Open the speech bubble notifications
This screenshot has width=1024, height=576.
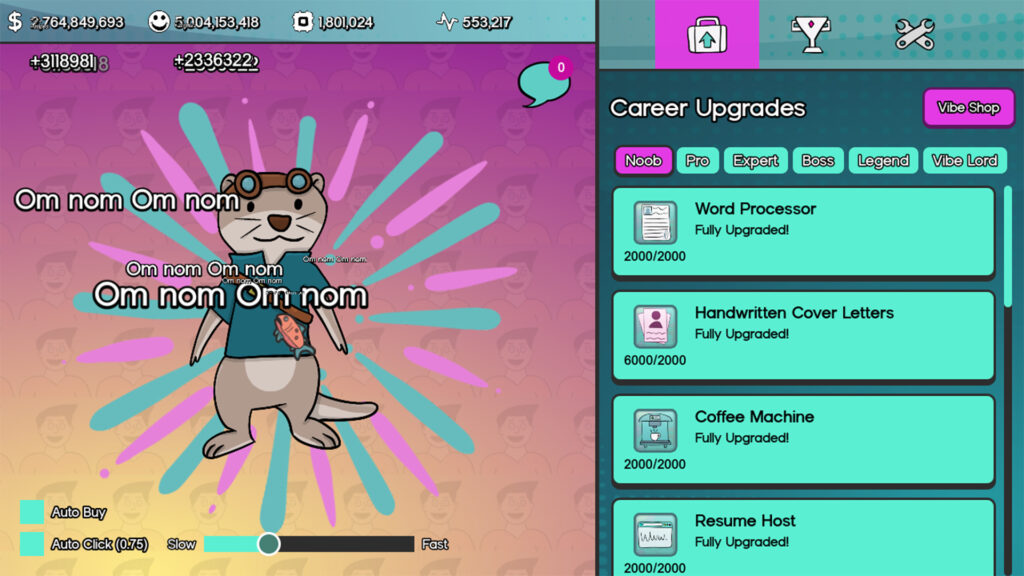[x=544, y=84]
